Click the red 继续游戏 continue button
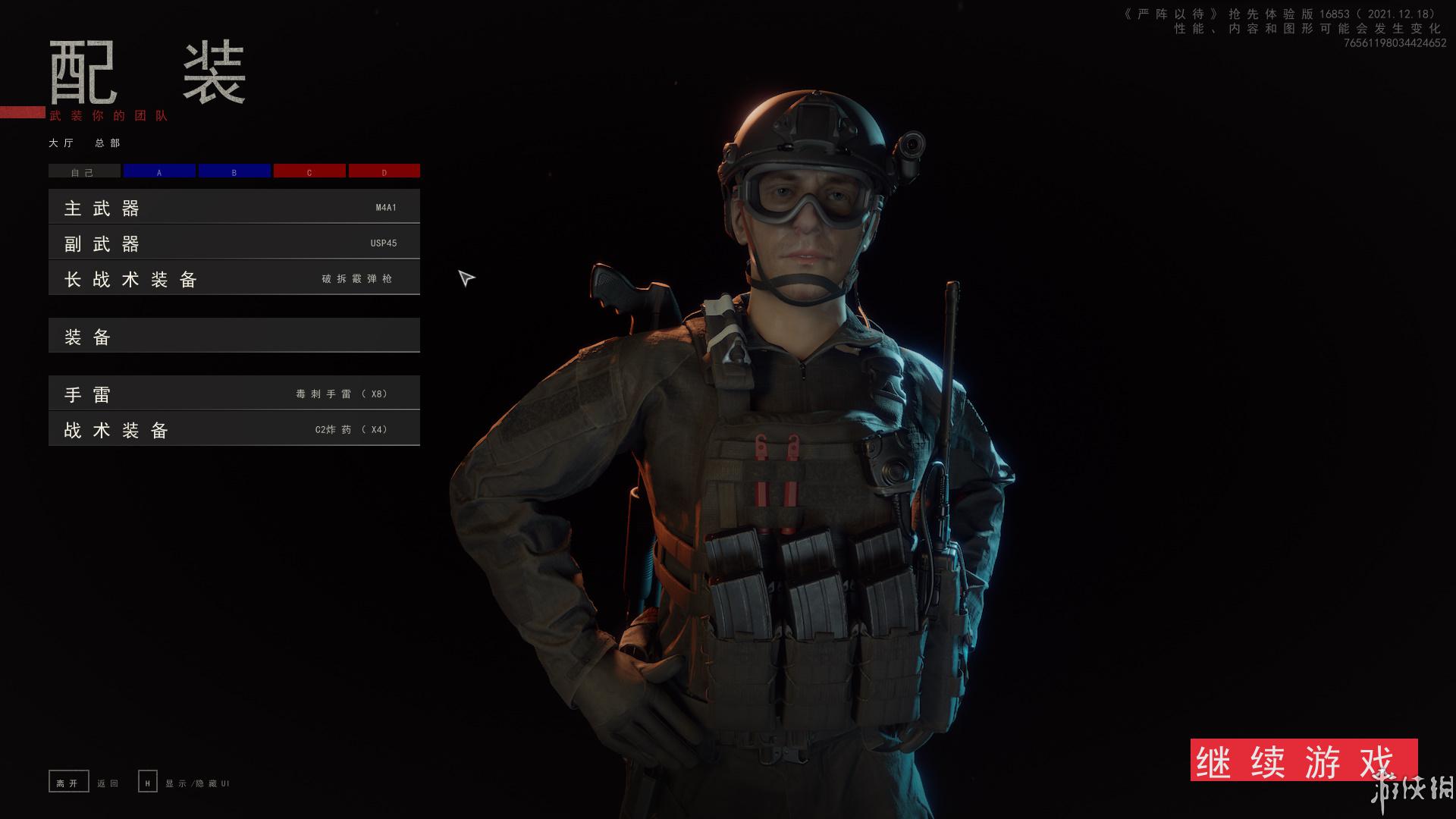This screenshot has width=1456, height=819. 1303,760
